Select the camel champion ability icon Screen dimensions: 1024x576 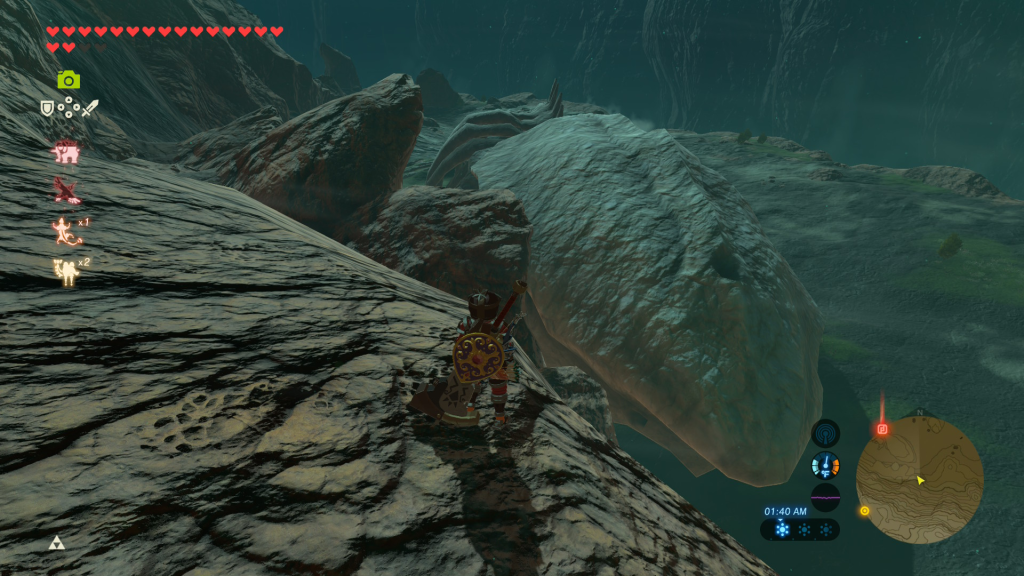click(66, 269)
